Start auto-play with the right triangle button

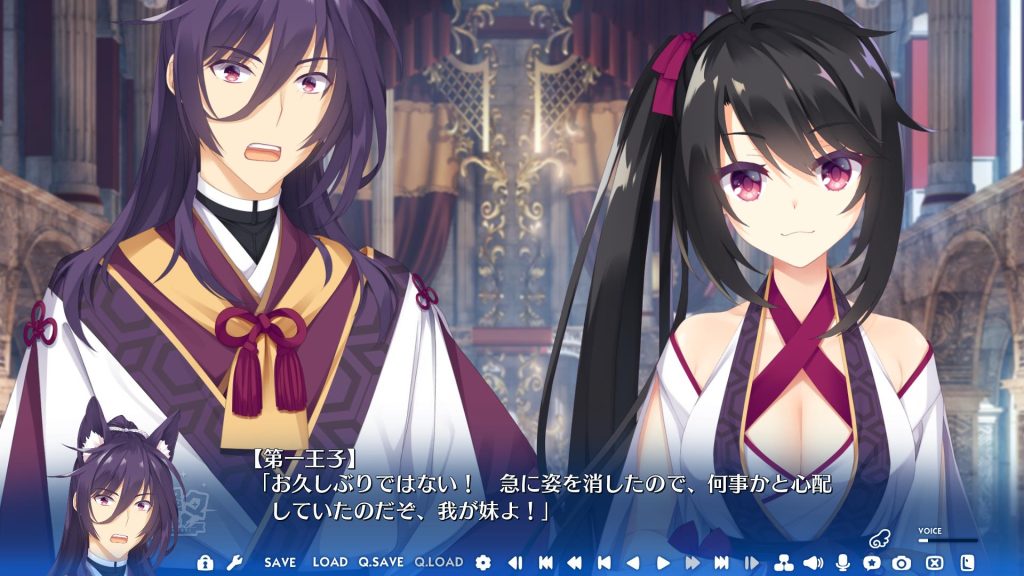[x=662, y=563]
